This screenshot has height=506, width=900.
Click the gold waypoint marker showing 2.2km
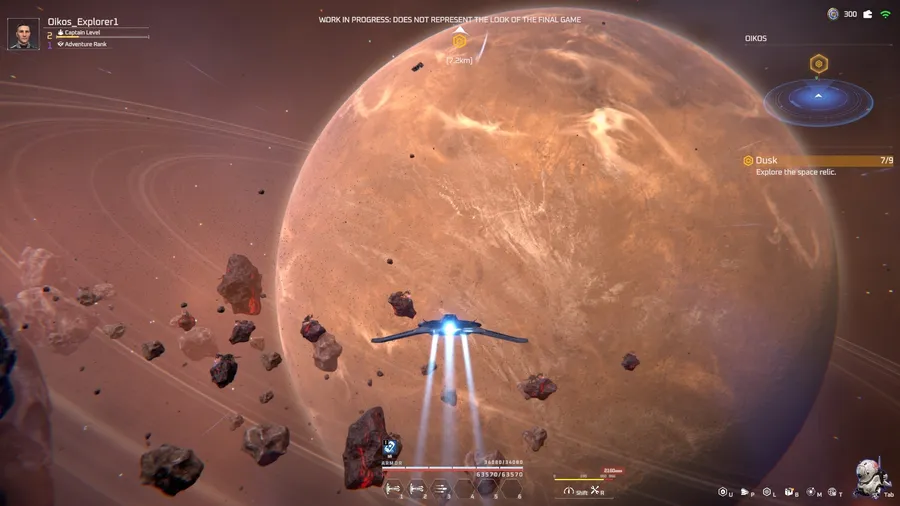(460, 42)
